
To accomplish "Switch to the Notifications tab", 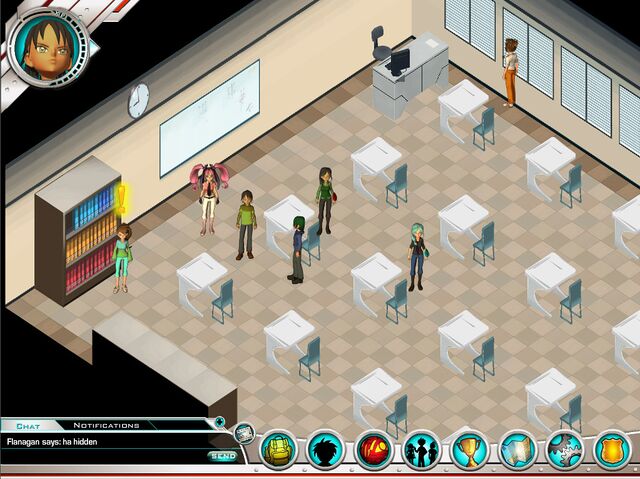I will (x=106, y=425).
